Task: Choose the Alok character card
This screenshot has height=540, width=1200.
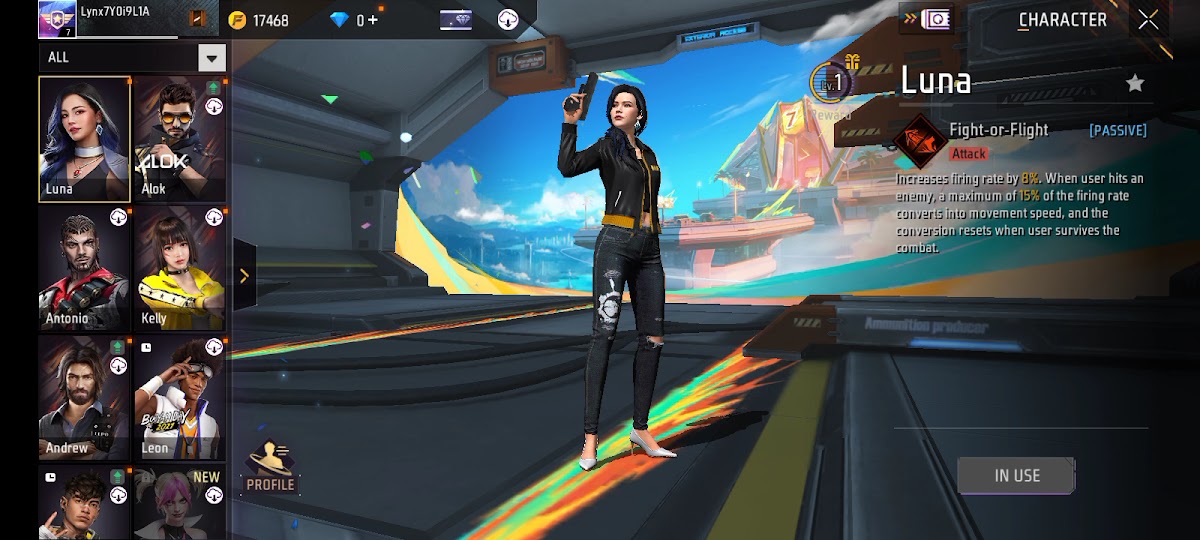Action: (x=179, y=139)
